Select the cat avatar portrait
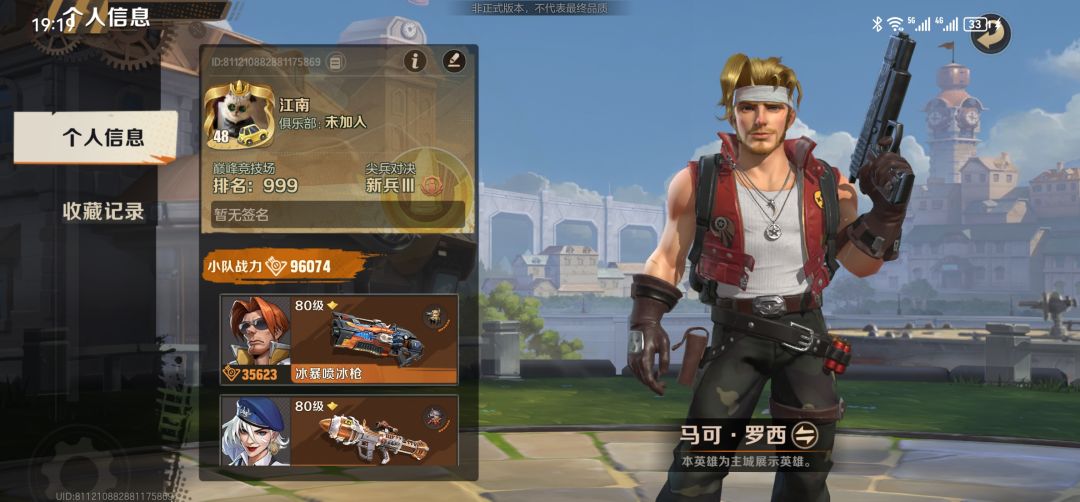The image size is (1080, 502). [240, 114]
